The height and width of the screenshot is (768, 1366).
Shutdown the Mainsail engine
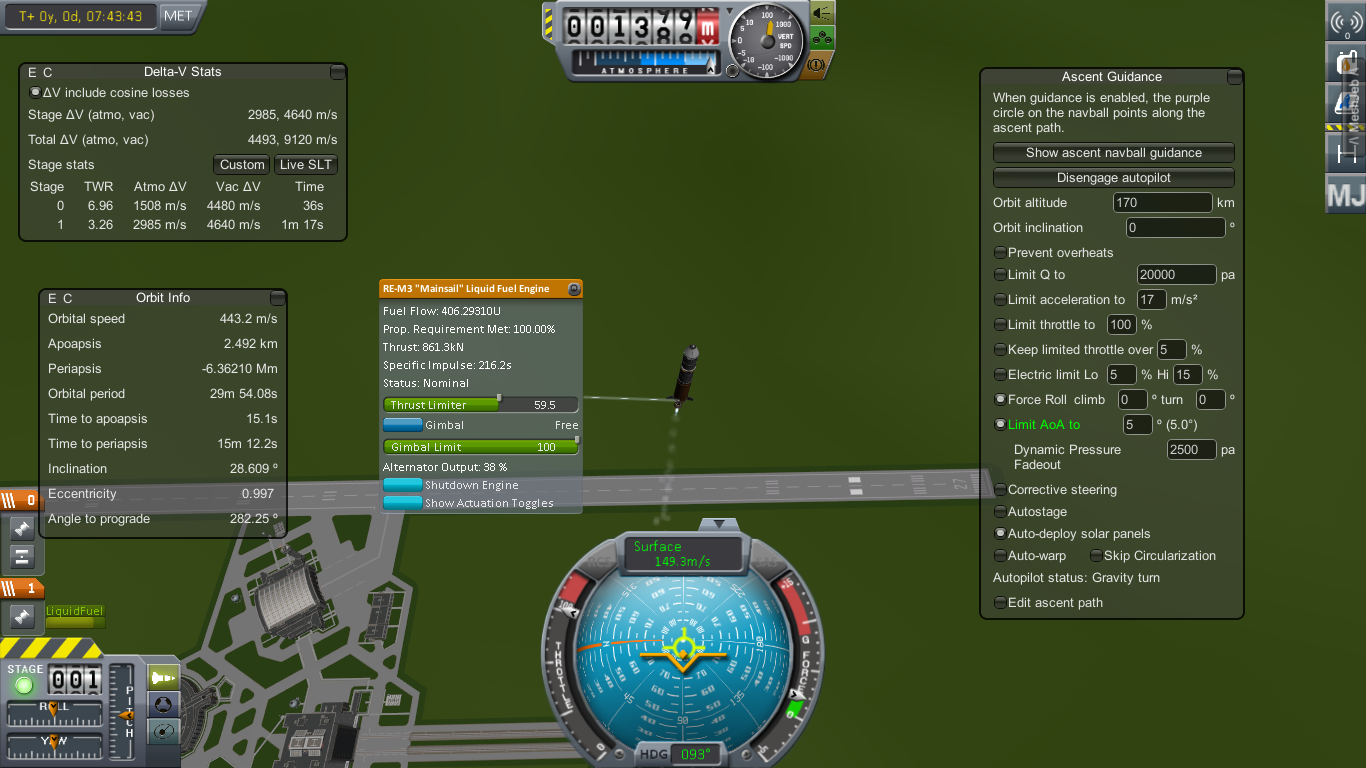pos(403,485)
